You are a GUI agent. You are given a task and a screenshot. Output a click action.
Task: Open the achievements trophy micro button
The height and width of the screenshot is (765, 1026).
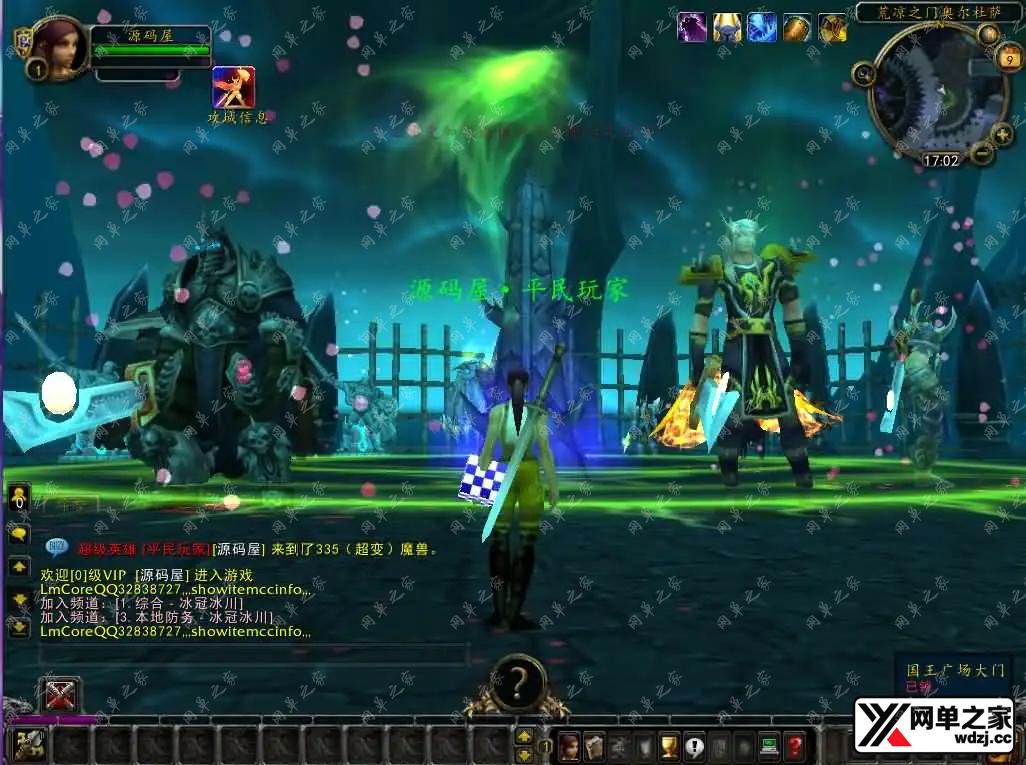[x=669, y=745]
